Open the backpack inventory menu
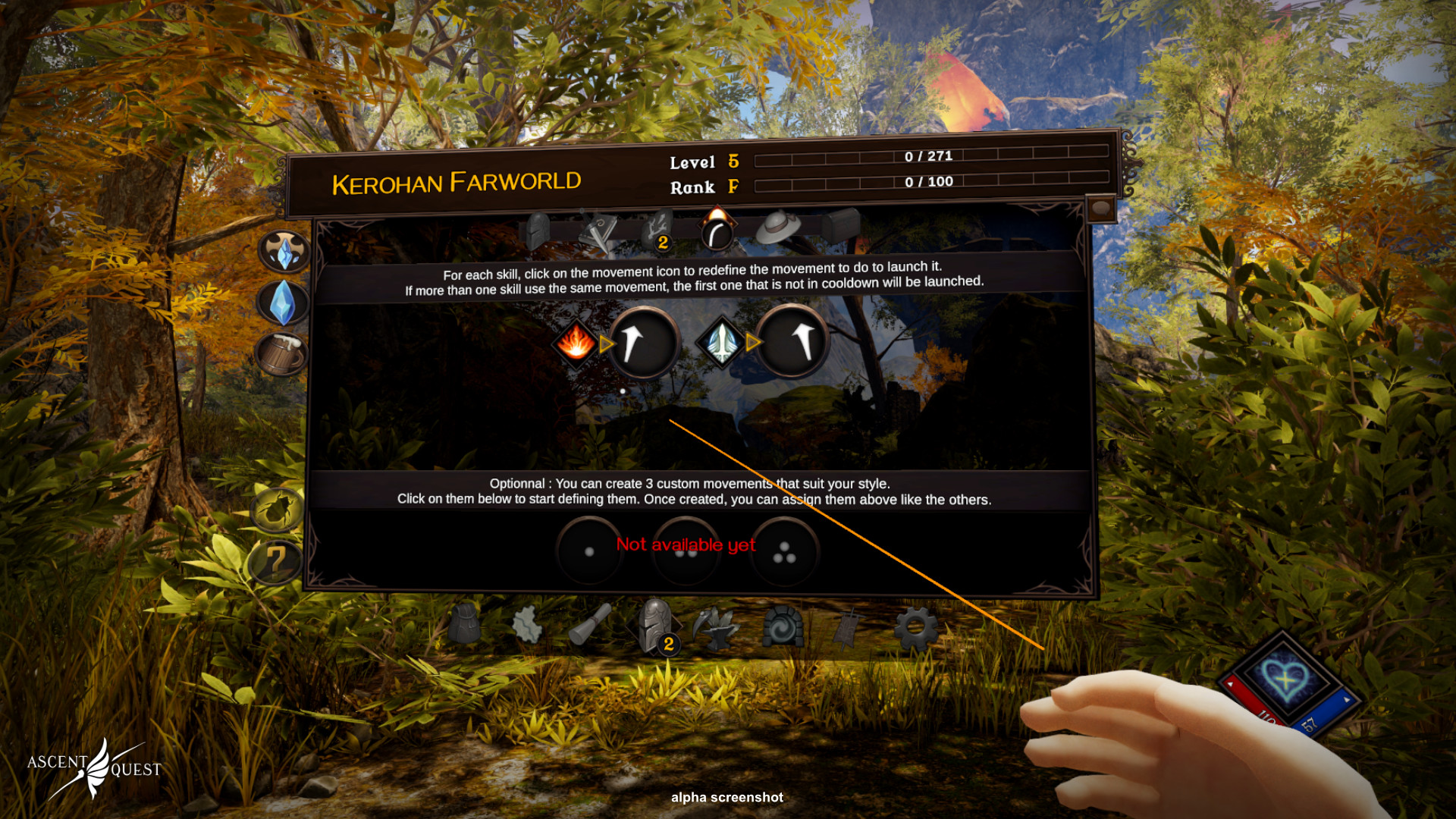Viewport: 1456px width, 819px height. point(465,625)
